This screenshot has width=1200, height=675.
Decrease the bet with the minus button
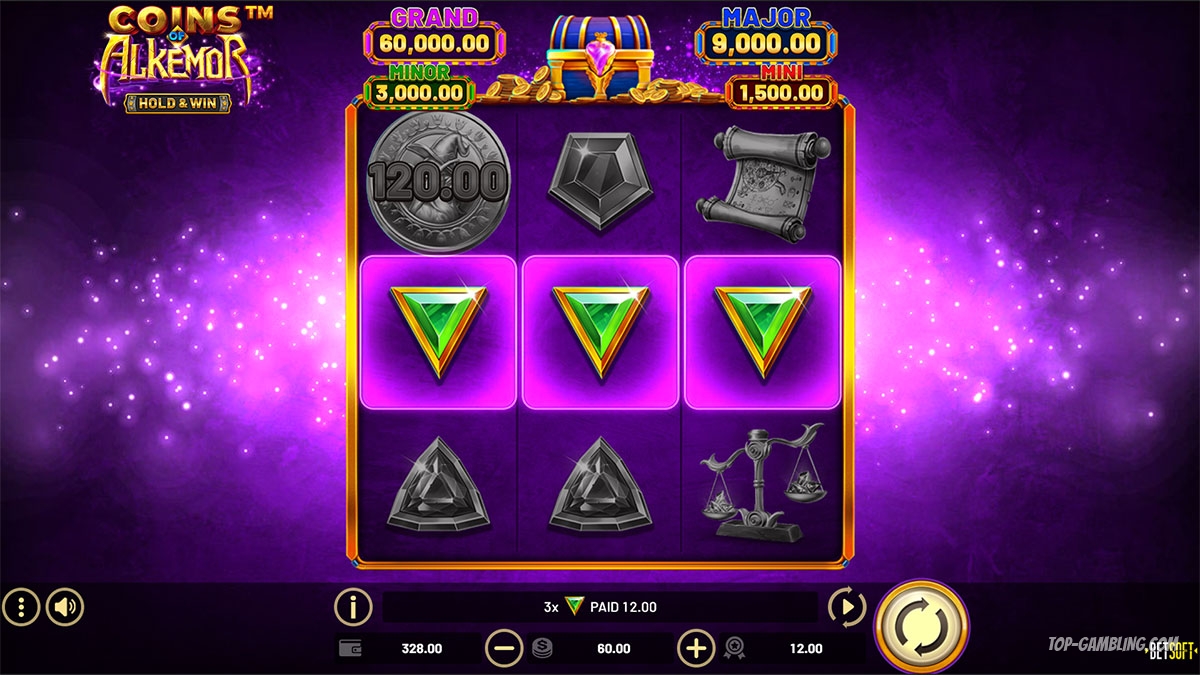click(504, 648)
